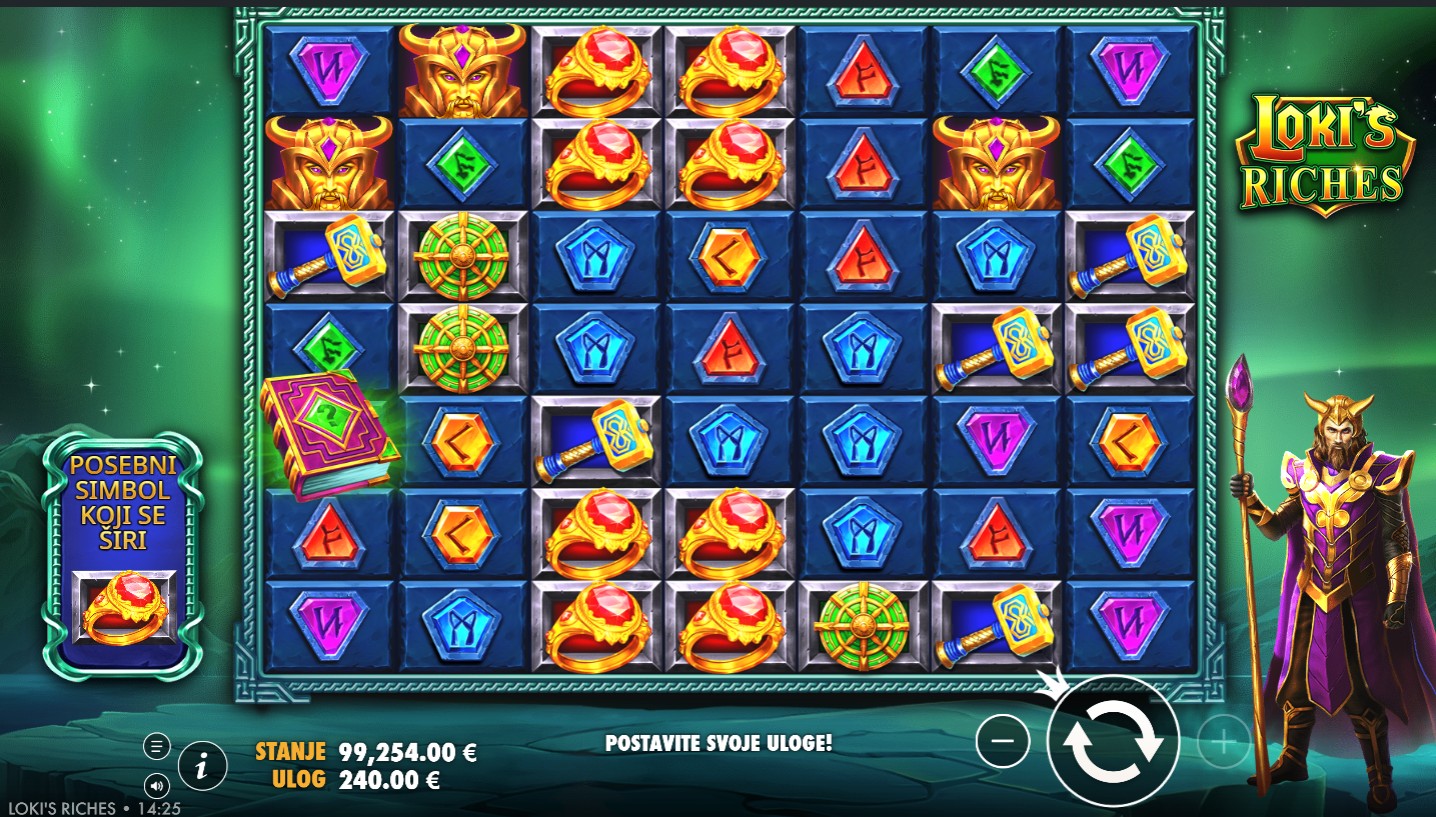1436x817 pixels.
Task: Toggle the sound speaker icon
Action: click(x=157, y=785)
